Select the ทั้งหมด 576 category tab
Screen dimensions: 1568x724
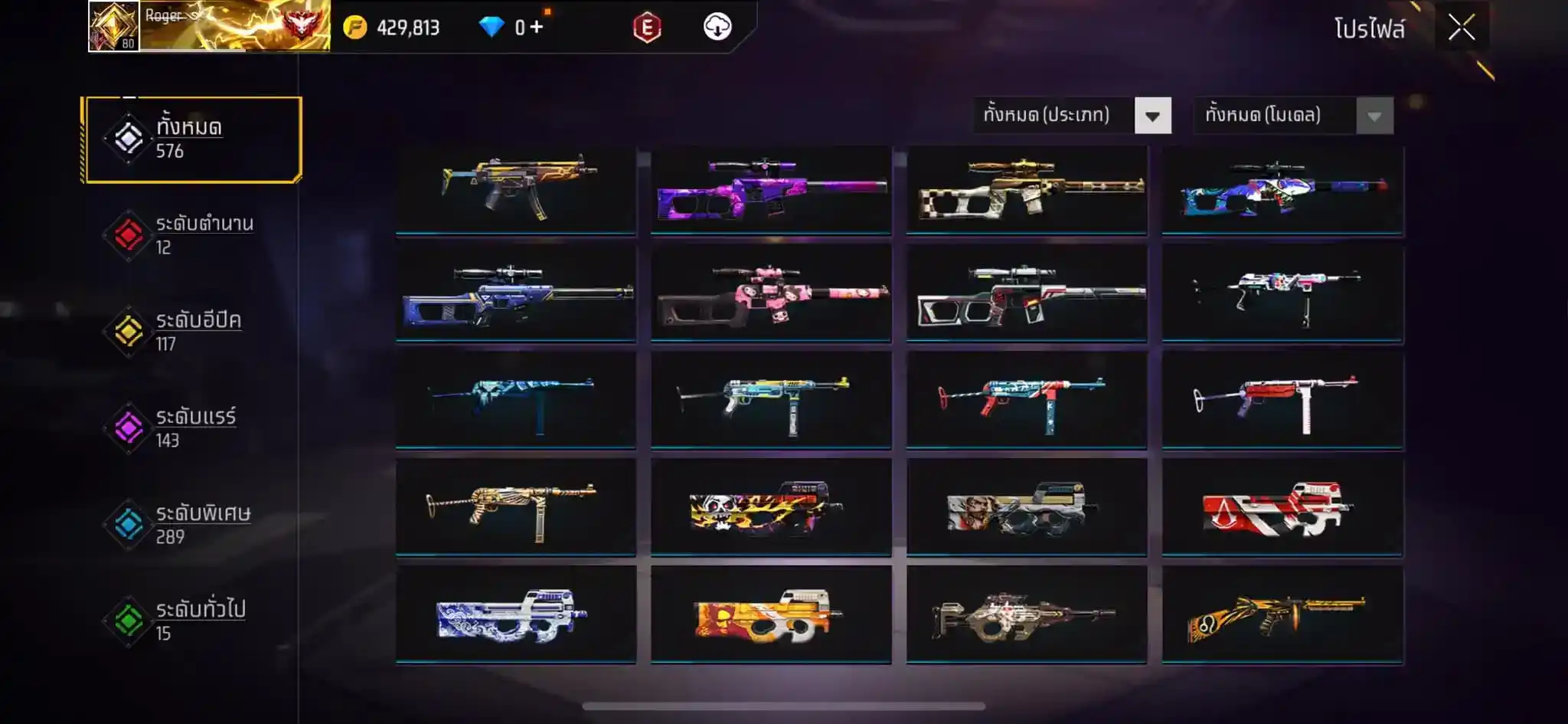click(x=193, y=139)
